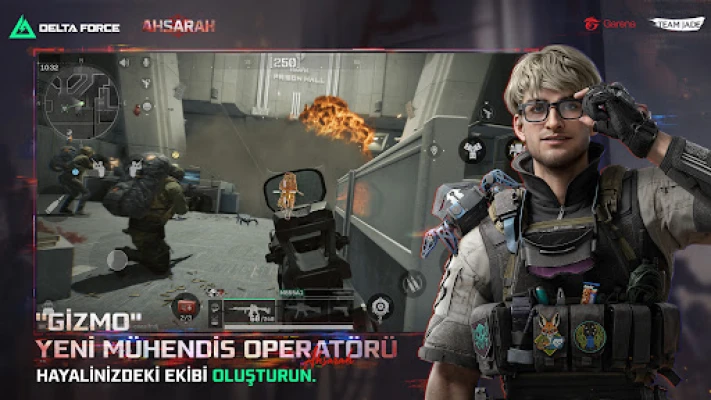Tap the virtual movement joystick

[117, 259]
